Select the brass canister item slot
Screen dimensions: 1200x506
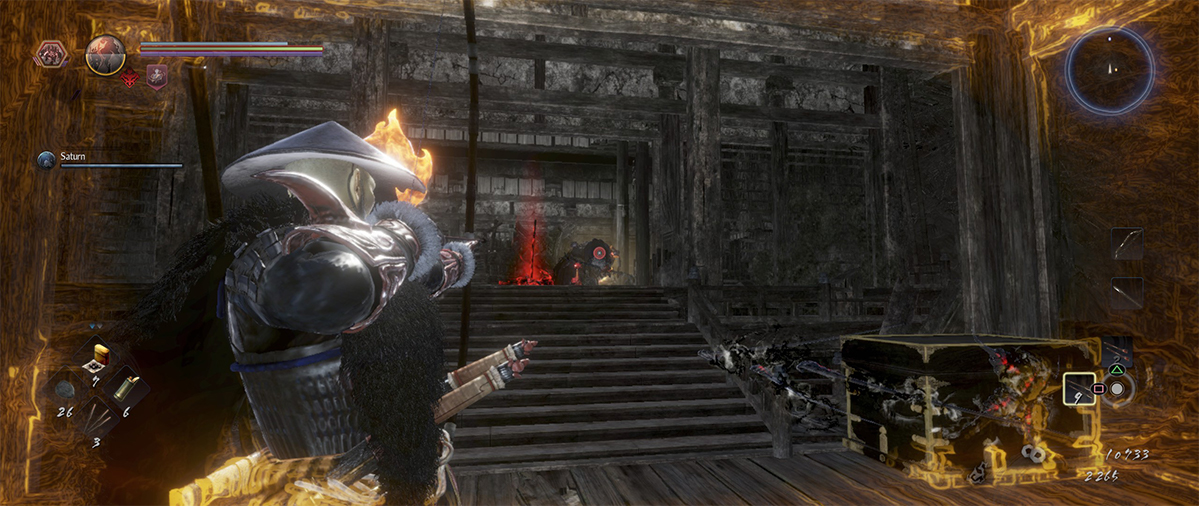[x=127, y=389]
